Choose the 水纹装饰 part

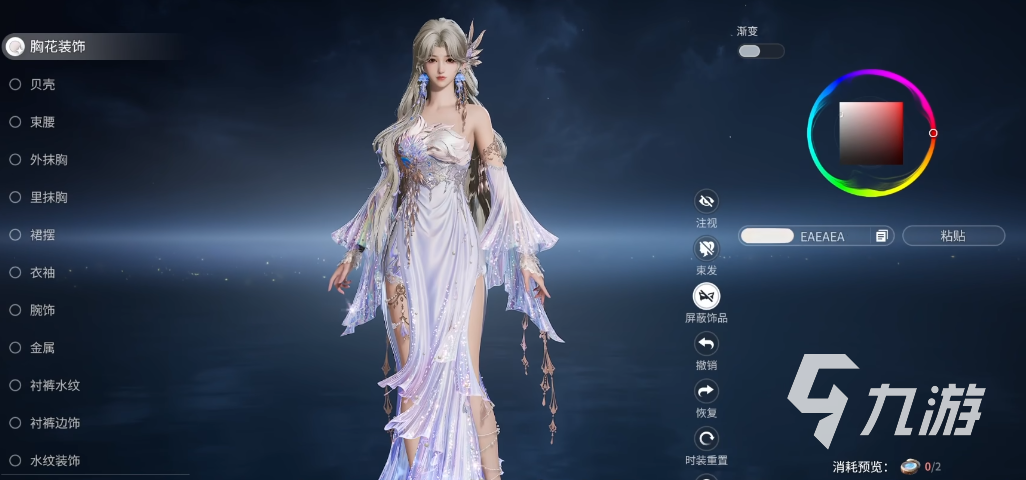(x=54, y=461)
